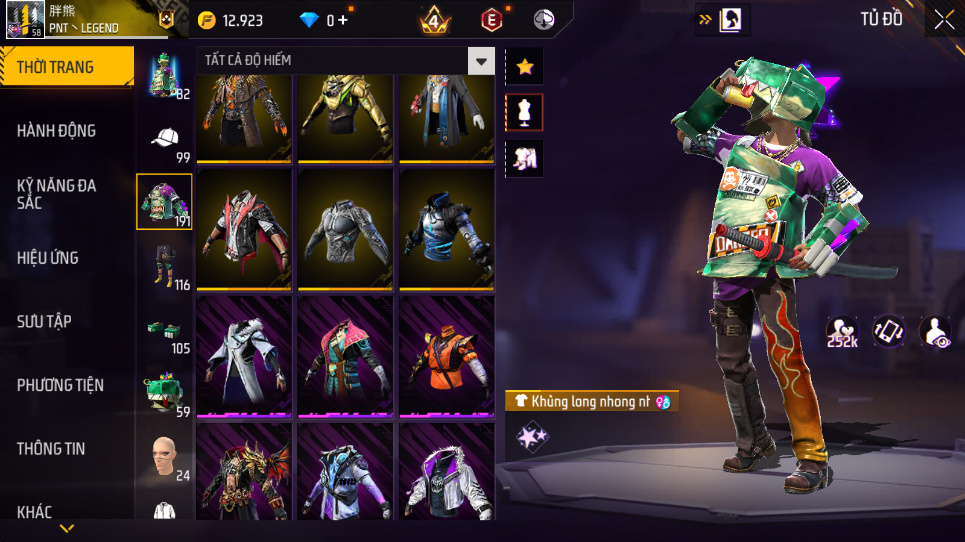The width and height of the screenshot is (965, 542).
Task: Choose the white cap subcategory with 99 items
Action: 166,141
